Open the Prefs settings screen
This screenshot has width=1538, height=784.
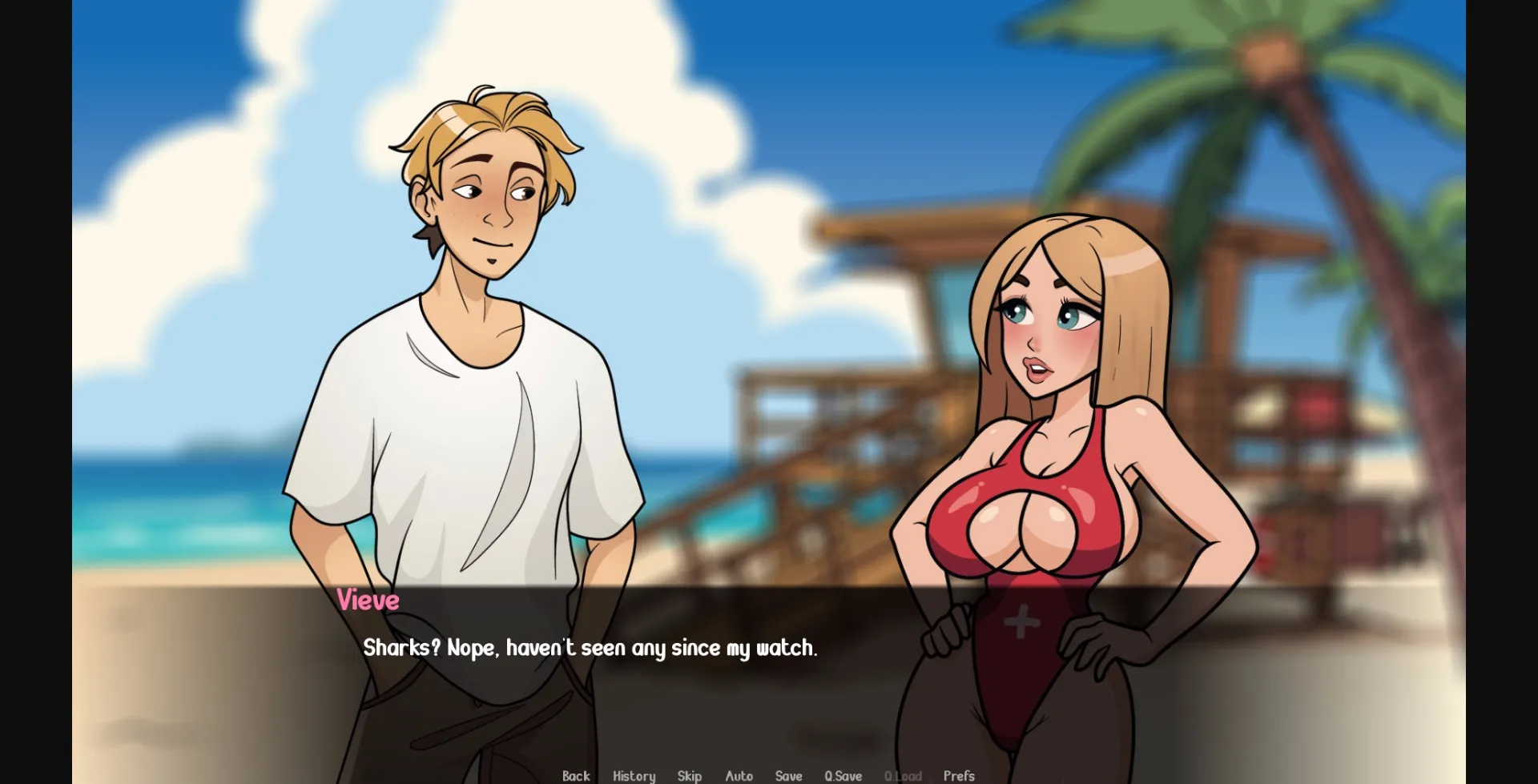(958, 775)
